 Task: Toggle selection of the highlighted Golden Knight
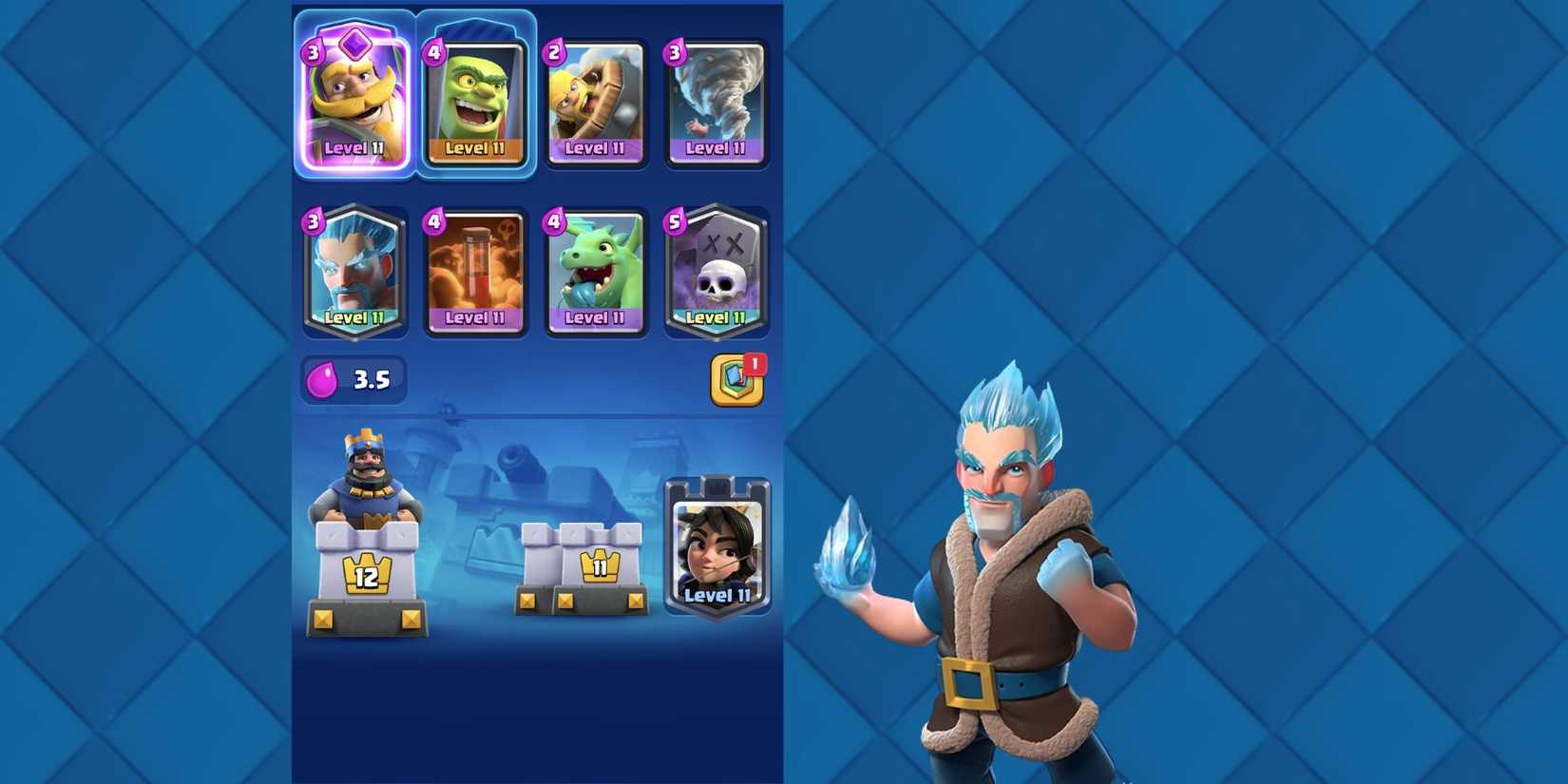pos(354,90)
